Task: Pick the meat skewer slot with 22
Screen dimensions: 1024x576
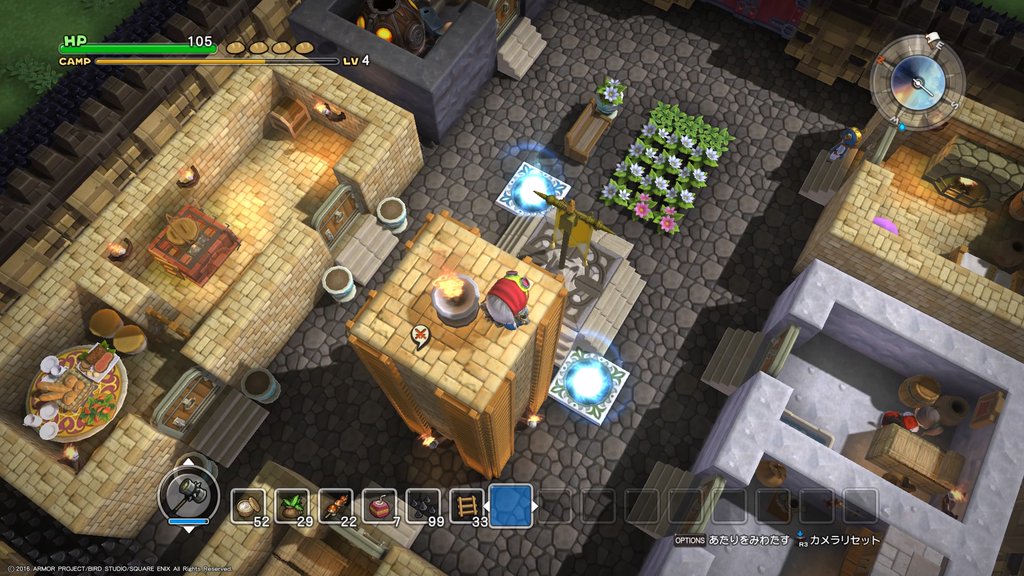Action: [x=336, y=506]
